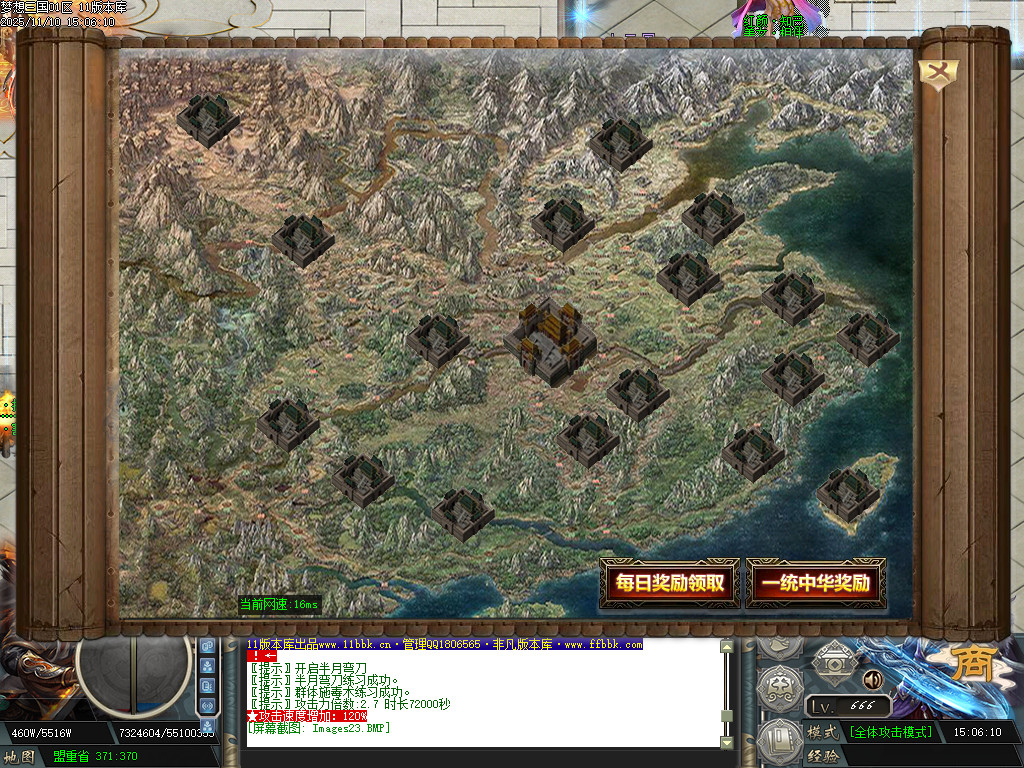The image size is (1024, 768).
Task: Claim the 每日奖励领取 daily reward
Action: (669, 584)
